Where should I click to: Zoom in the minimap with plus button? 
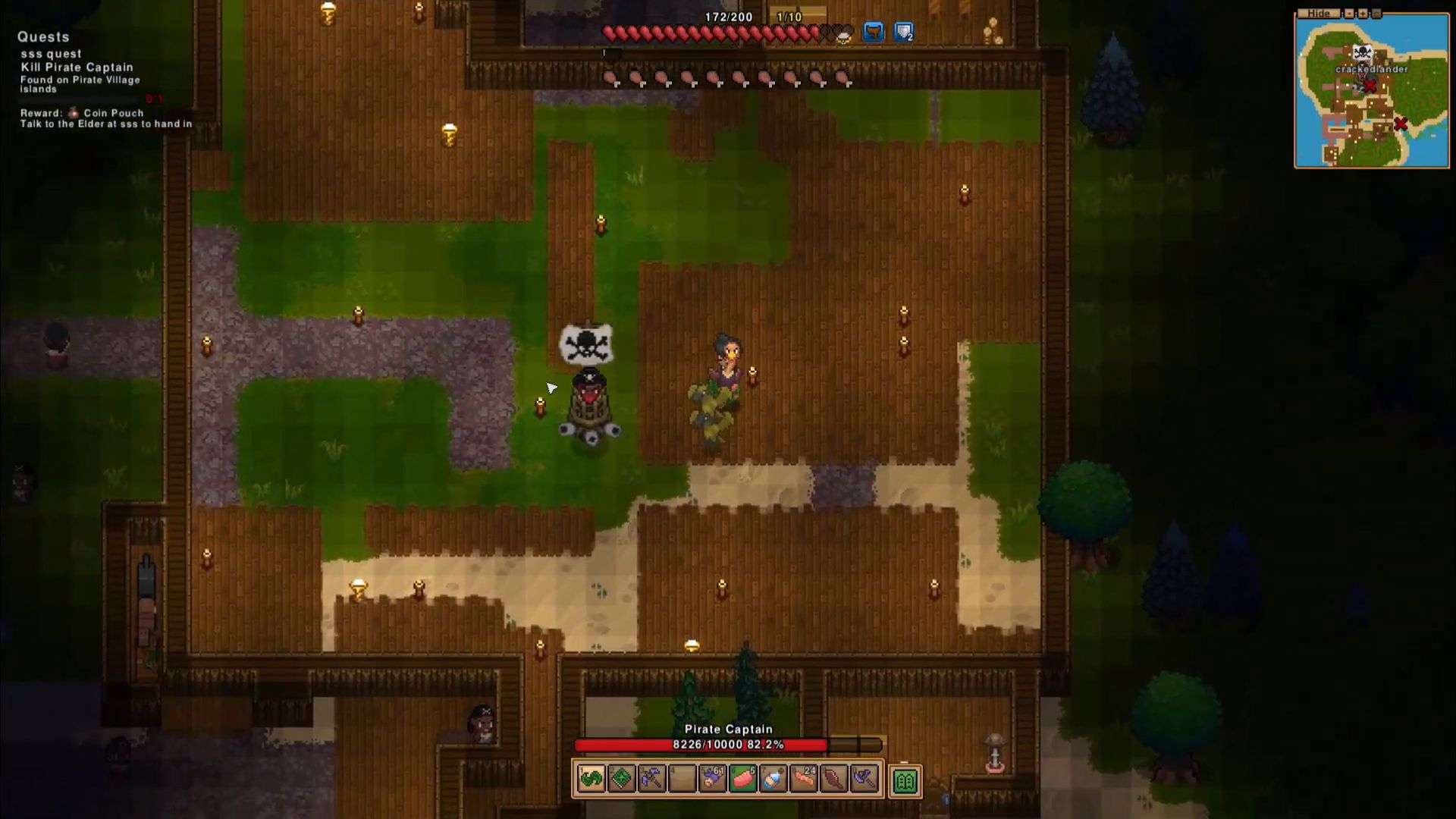(x=1363, y=14)
